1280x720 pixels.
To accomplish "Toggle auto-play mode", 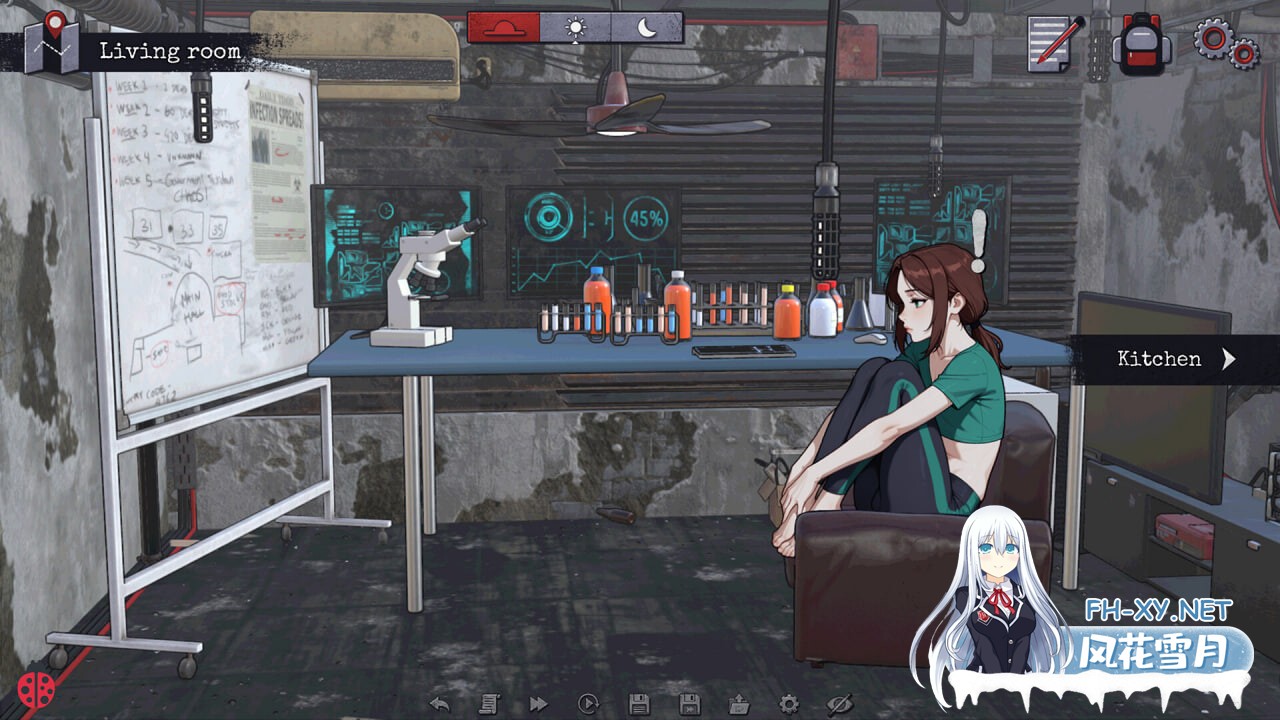I will pos(588,704).
